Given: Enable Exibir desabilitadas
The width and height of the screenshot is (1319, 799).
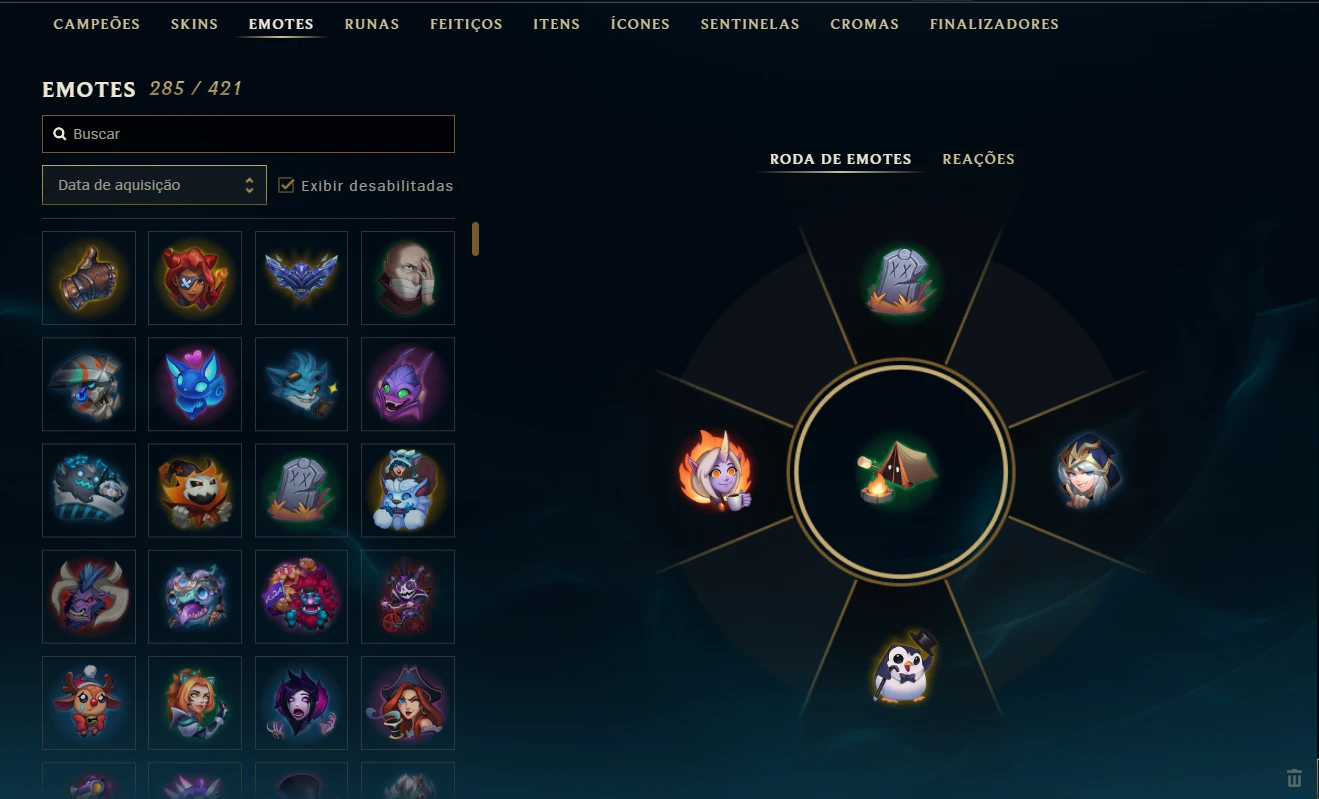Looking at the screenshot, I should tap(286, 185).
